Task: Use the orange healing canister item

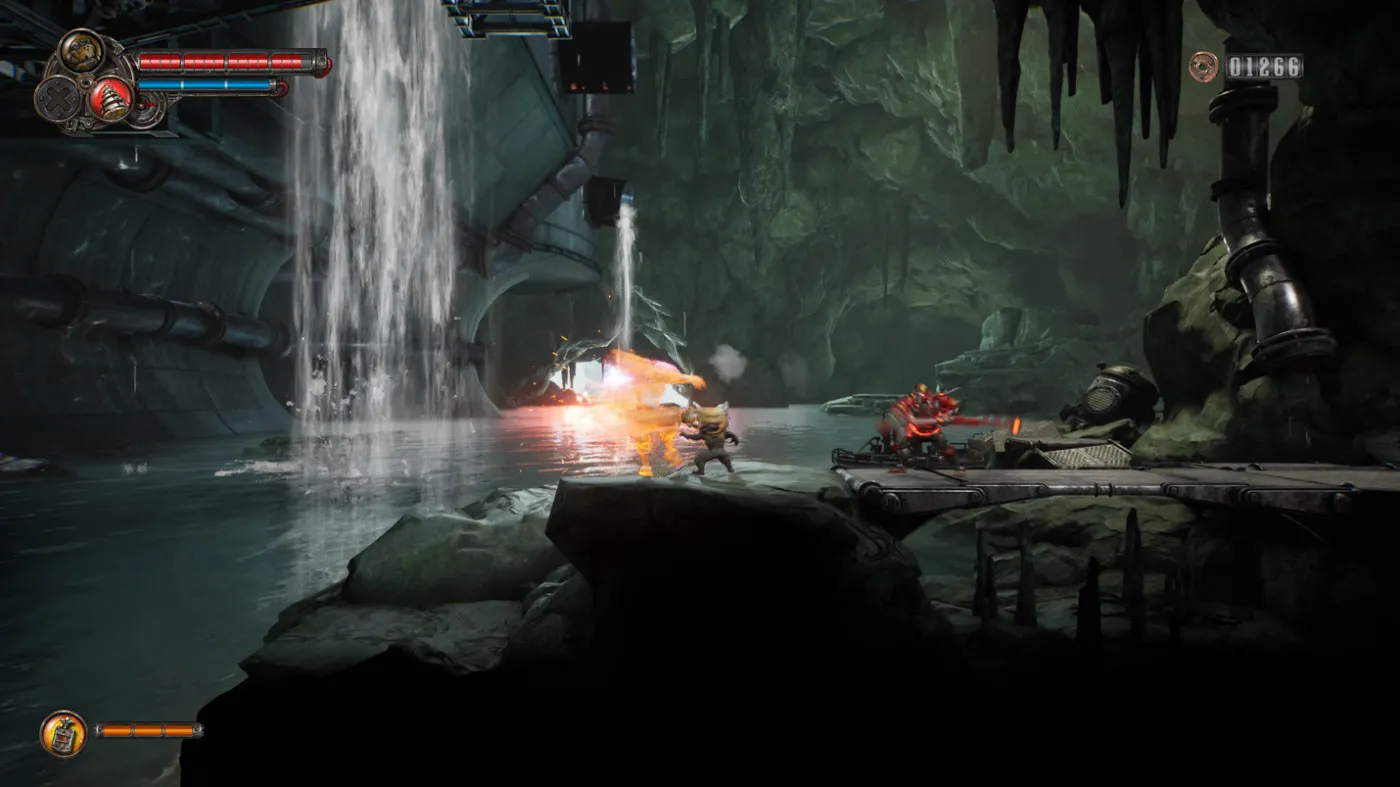Action: (63, 733)
